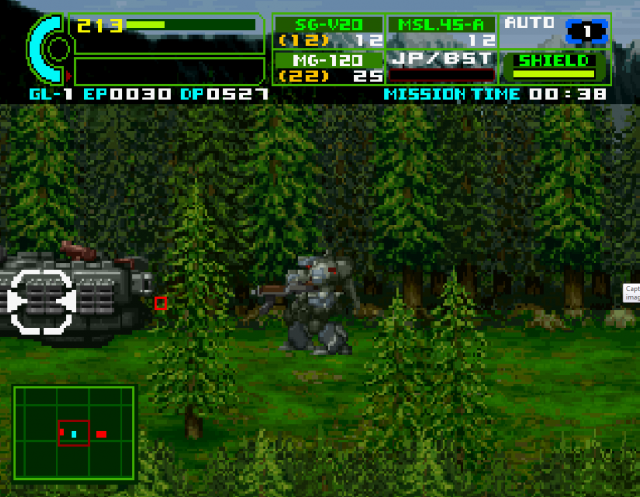Activate the JP/BST jetpack boost panel
Screen dimensions: 640x497
tap(442, 66)
